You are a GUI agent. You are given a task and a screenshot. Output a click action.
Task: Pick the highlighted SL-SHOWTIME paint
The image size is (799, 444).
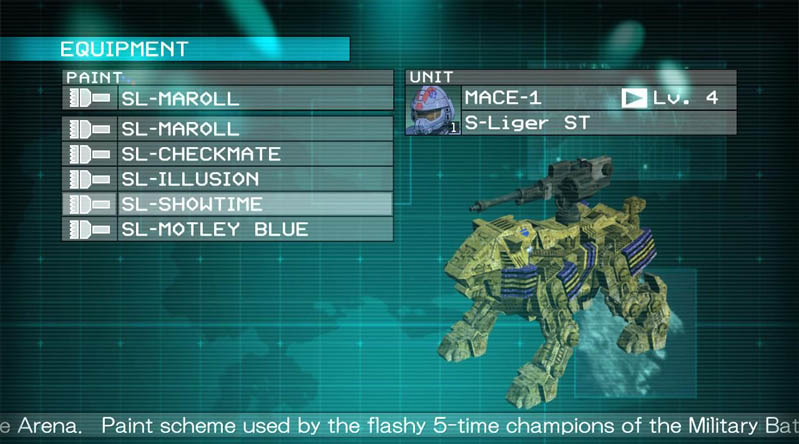click(228, 204)
